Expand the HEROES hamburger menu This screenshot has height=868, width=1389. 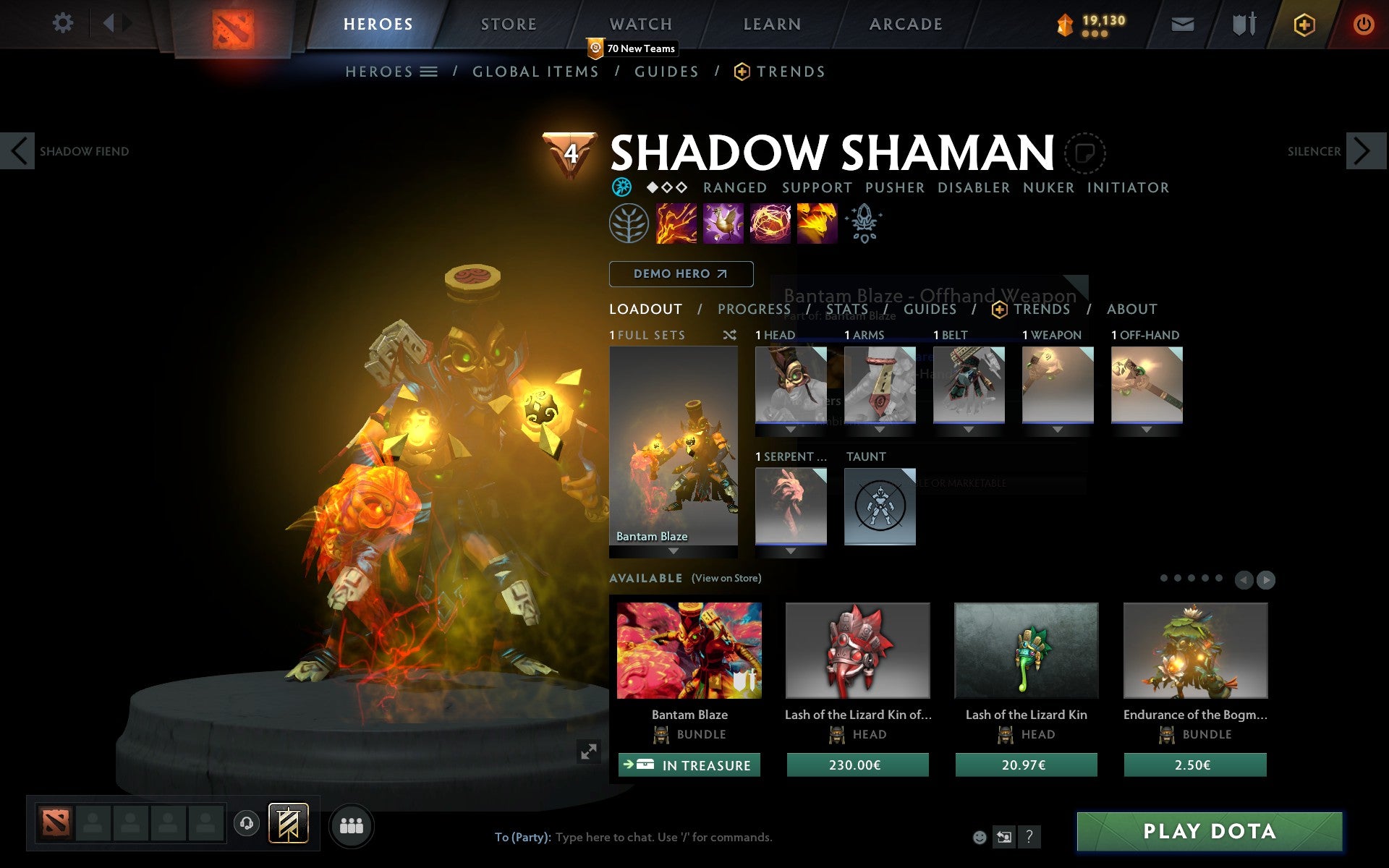click(428, 71)
